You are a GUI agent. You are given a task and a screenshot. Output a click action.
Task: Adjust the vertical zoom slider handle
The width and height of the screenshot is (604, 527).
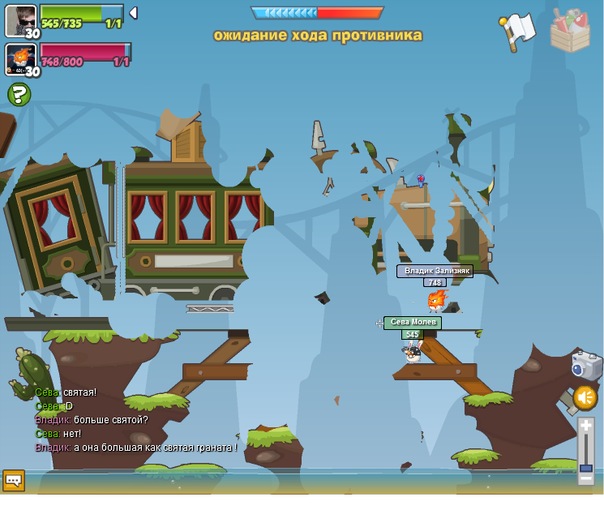pos(586,466)
